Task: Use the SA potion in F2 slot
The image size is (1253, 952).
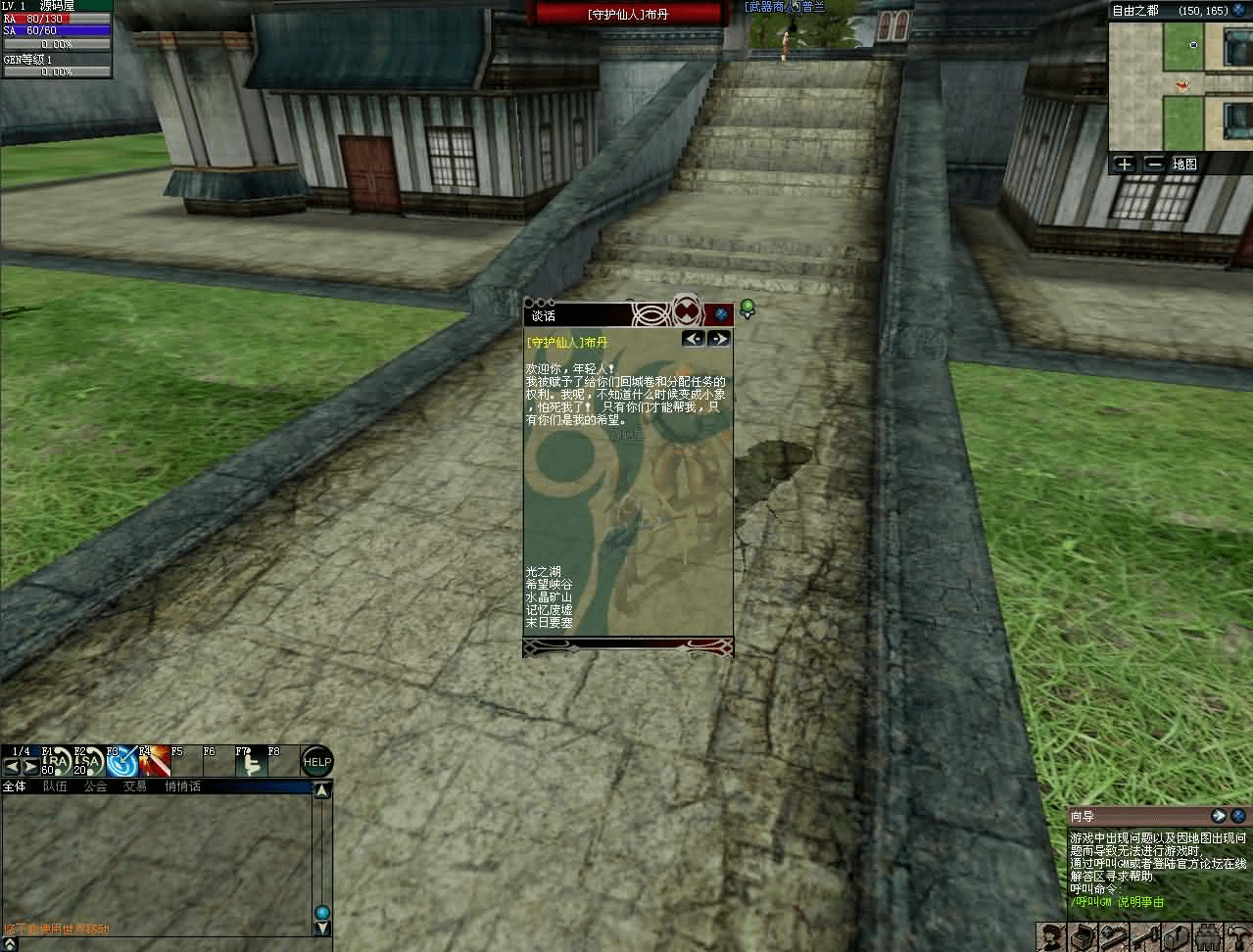Action: point(87,761)
